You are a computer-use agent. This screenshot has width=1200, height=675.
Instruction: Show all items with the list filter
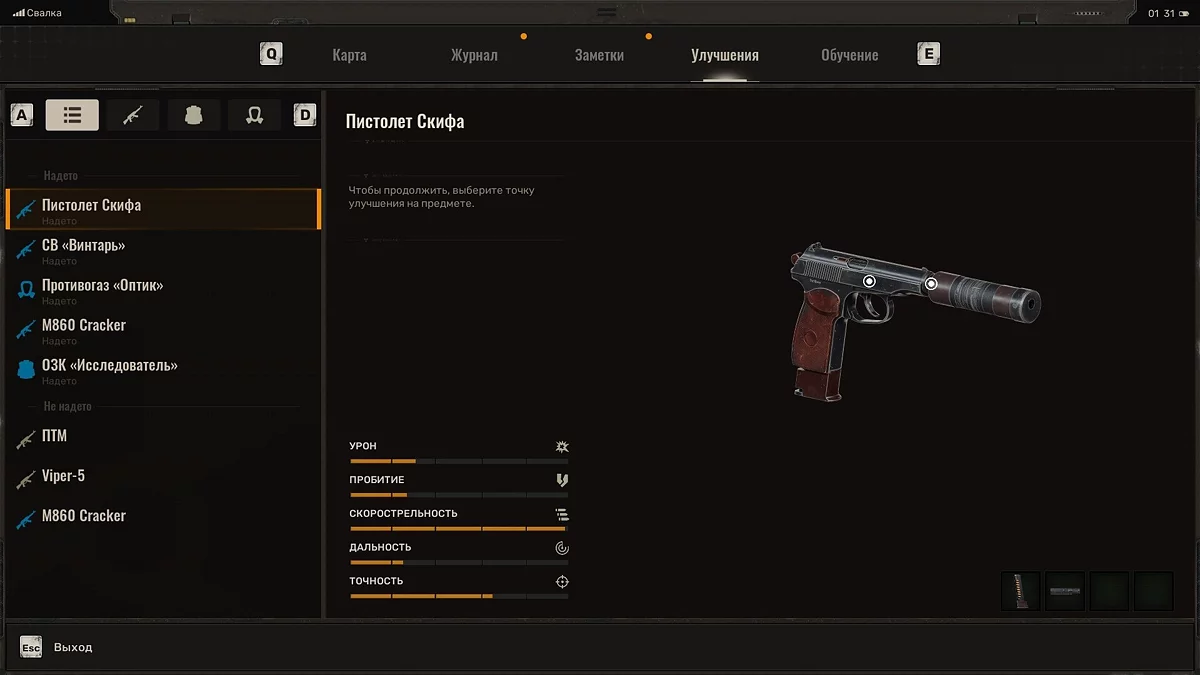72,115
